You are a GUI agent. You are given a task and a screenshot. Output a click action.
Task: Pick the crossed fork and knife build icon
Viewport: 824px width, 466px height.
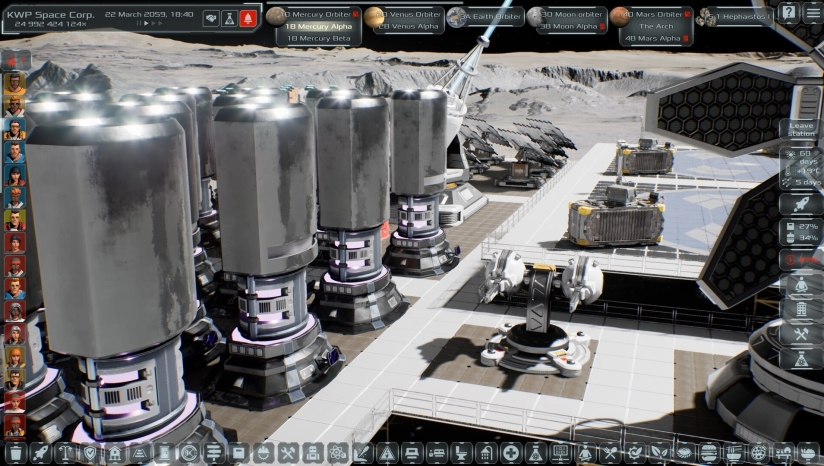[x=608, y=454]
